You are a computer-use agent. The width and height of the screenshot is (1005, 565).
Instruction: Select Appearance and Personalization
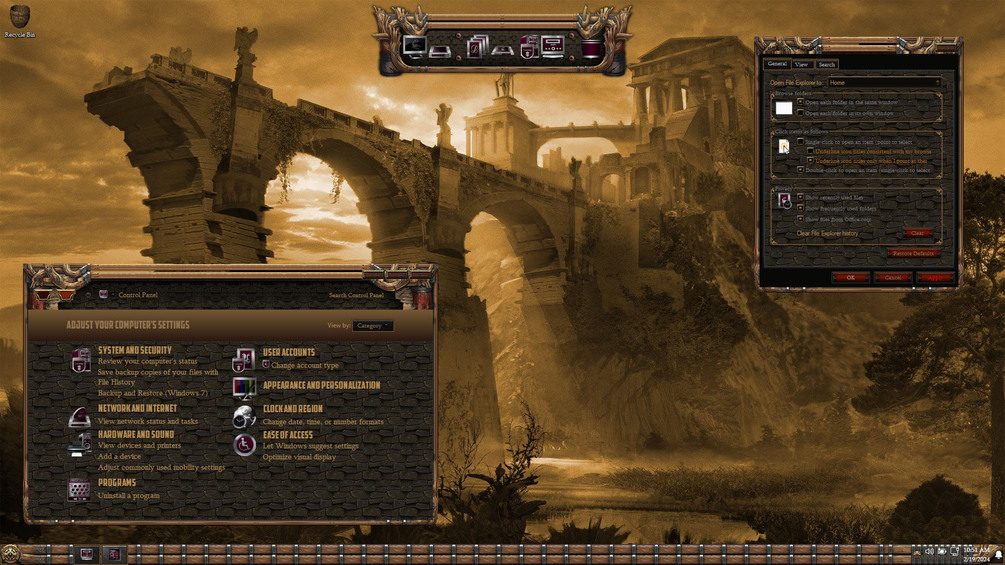coord(321,386)
